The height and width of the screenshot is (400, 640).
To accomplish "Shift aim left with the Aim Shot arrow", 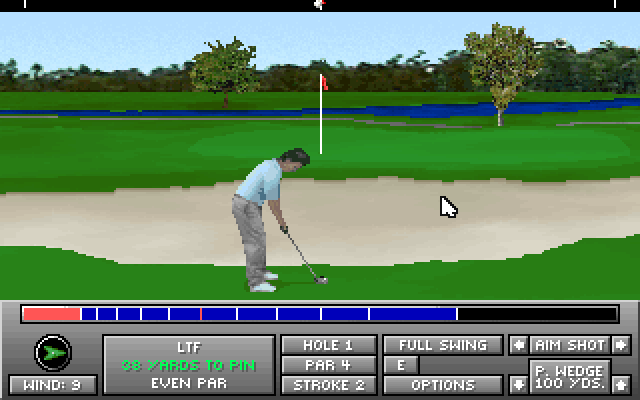I will click(518, 345).
